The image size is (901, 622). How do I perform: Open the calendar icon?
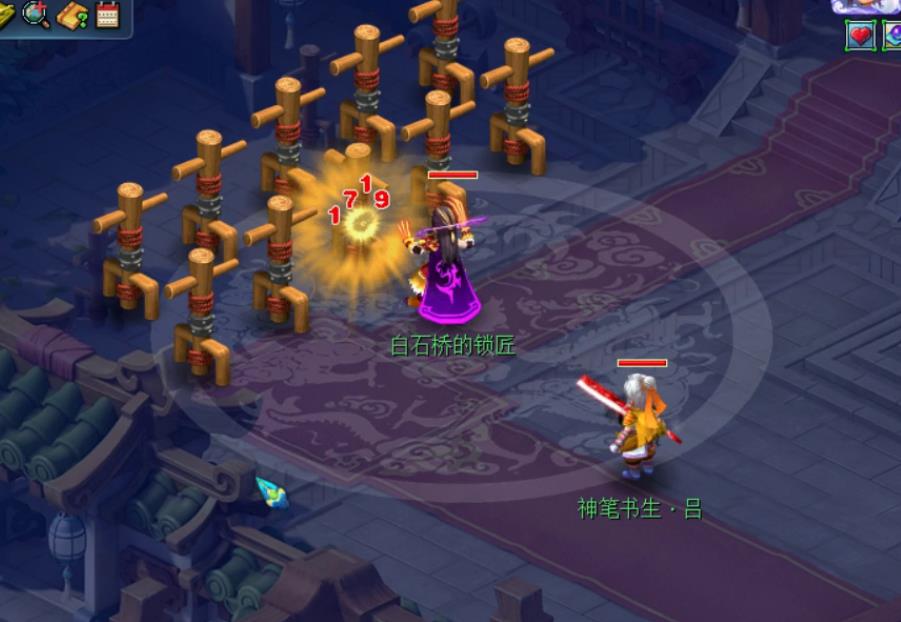107,14
